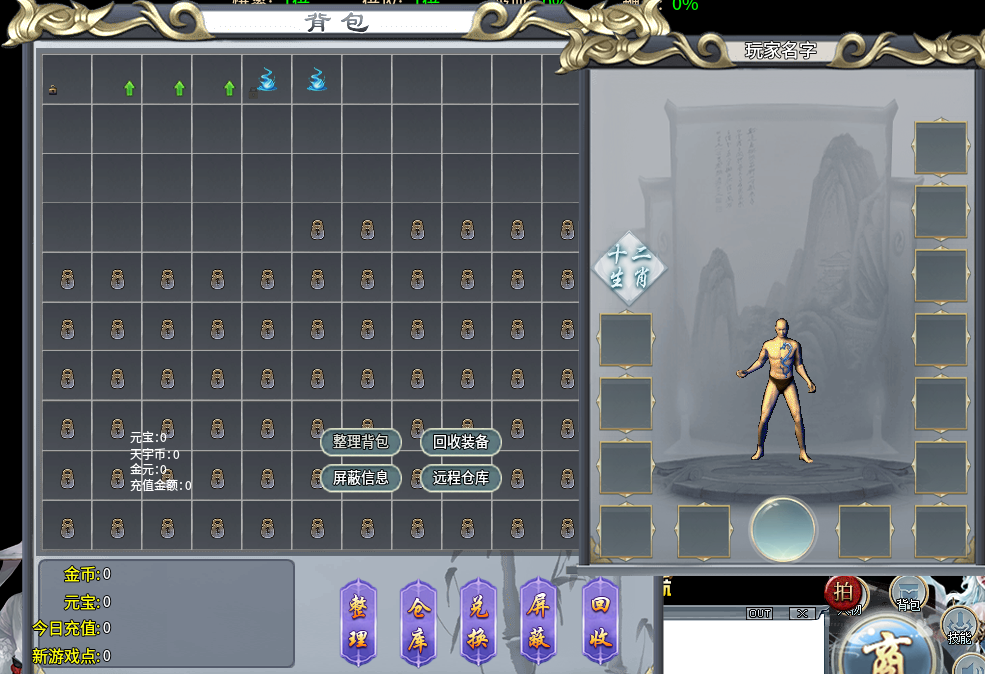This screenshot has width=985, height=674.
Task: Click the OUT button on chat box
Action: click(759, 613)
